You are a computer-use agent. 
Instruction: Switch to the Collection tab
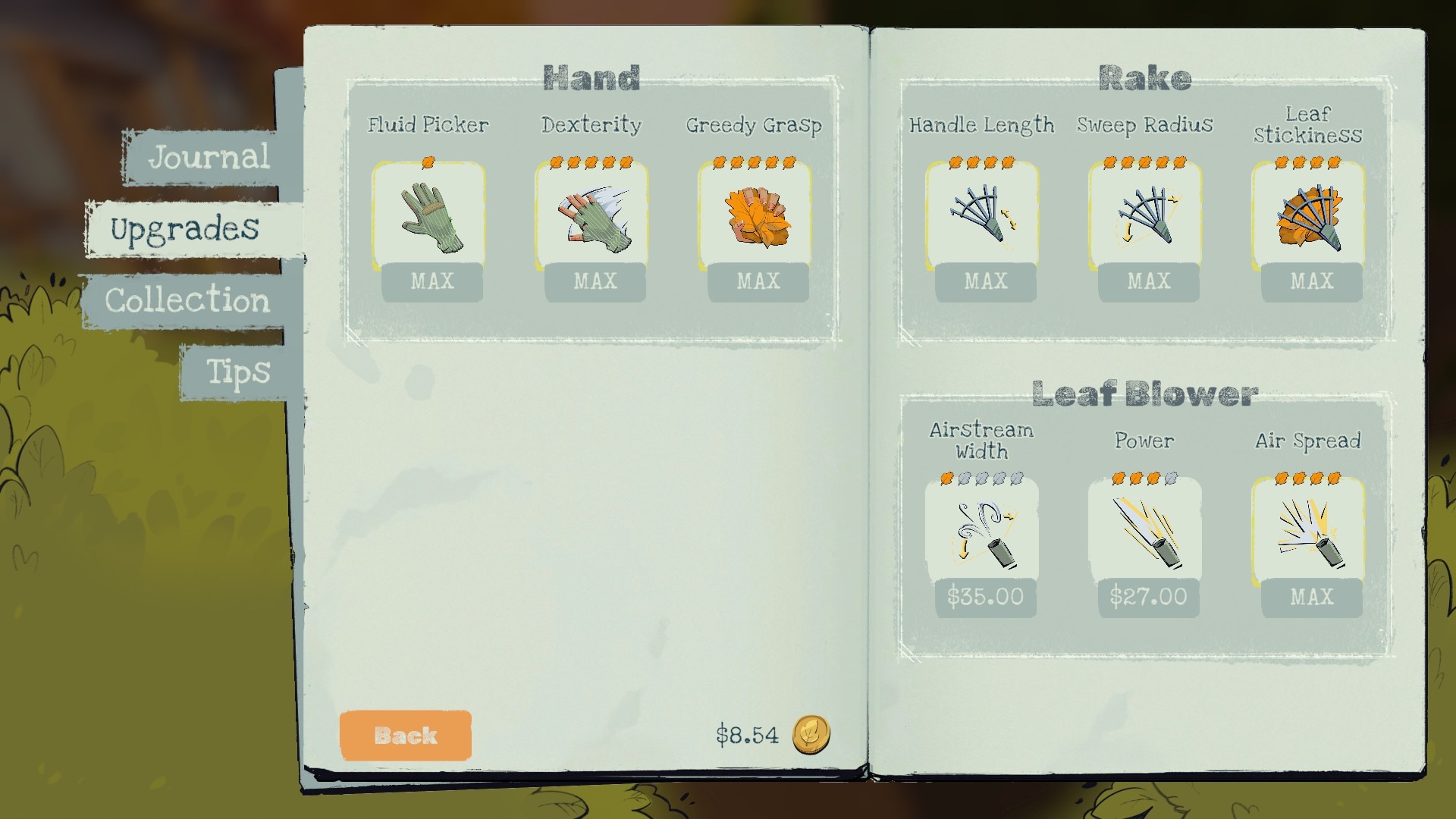[x=187, y=300]
